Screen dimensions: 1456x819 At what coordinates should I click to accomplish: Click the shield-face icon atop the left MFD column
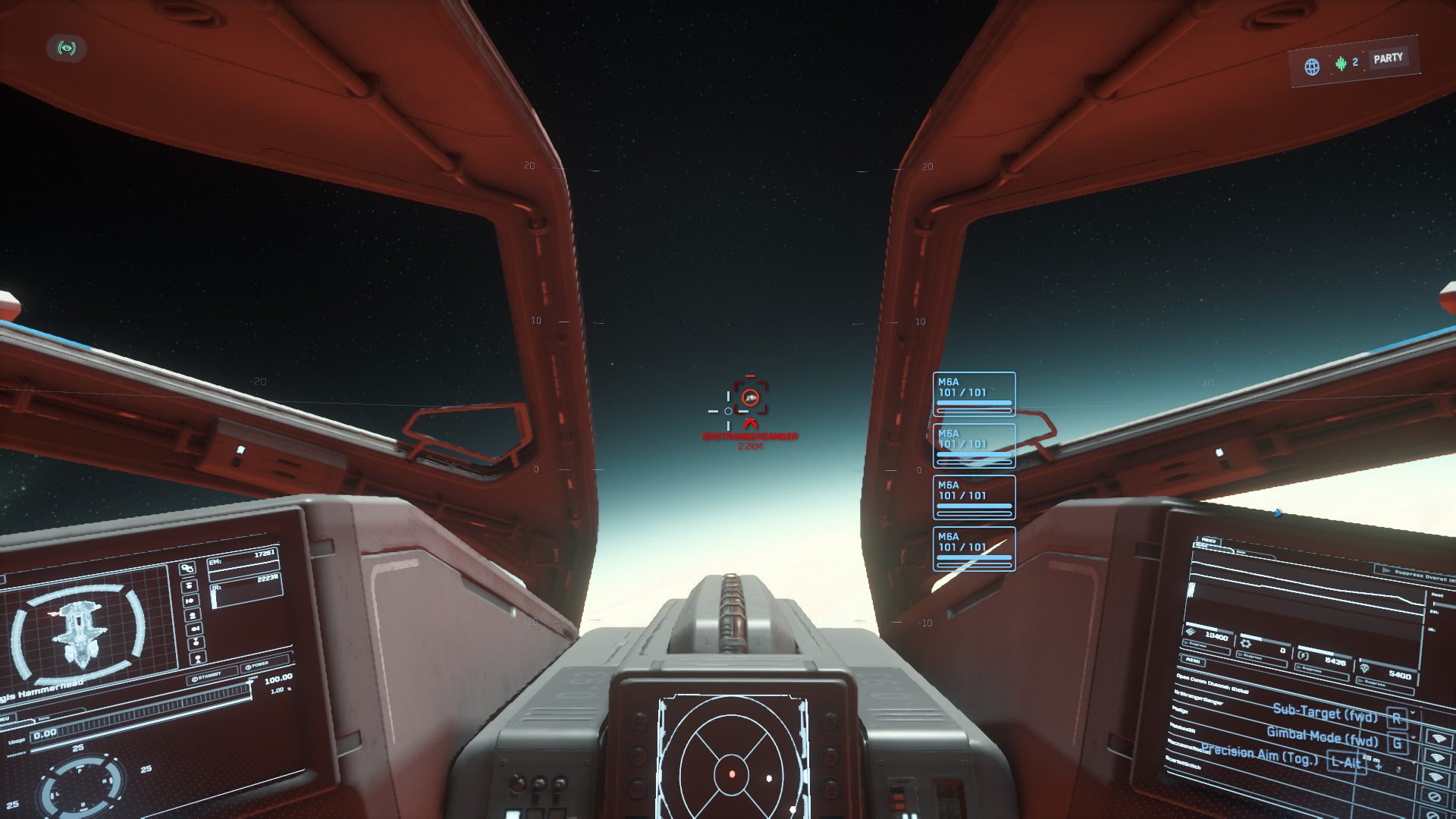point(187,567)
